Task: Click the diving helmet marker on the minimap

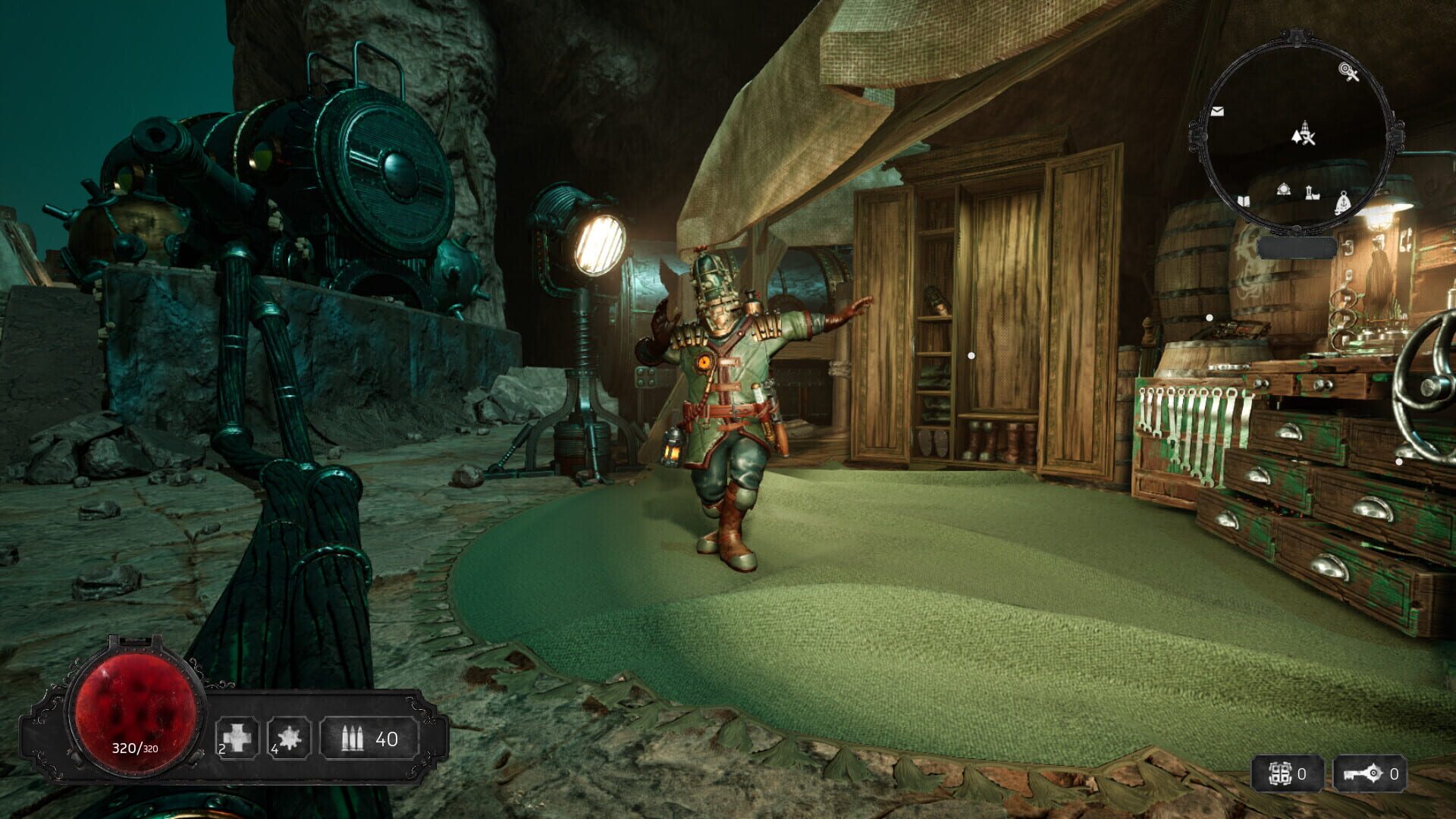Action: point(1285,190)
